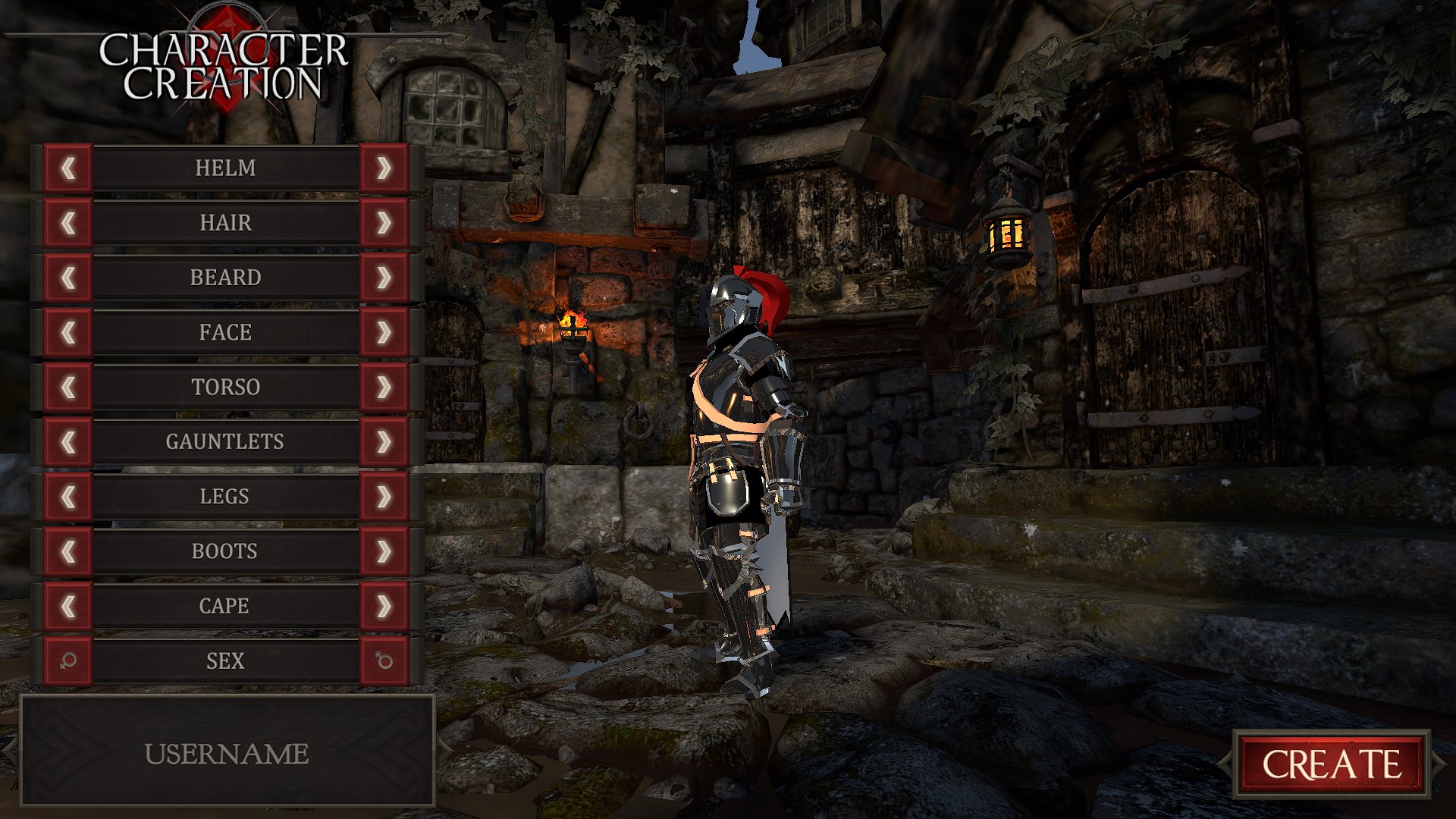This screenshot has width=1456, height=819.
Task: Change to the next torso armor
Action: [384, 387]
